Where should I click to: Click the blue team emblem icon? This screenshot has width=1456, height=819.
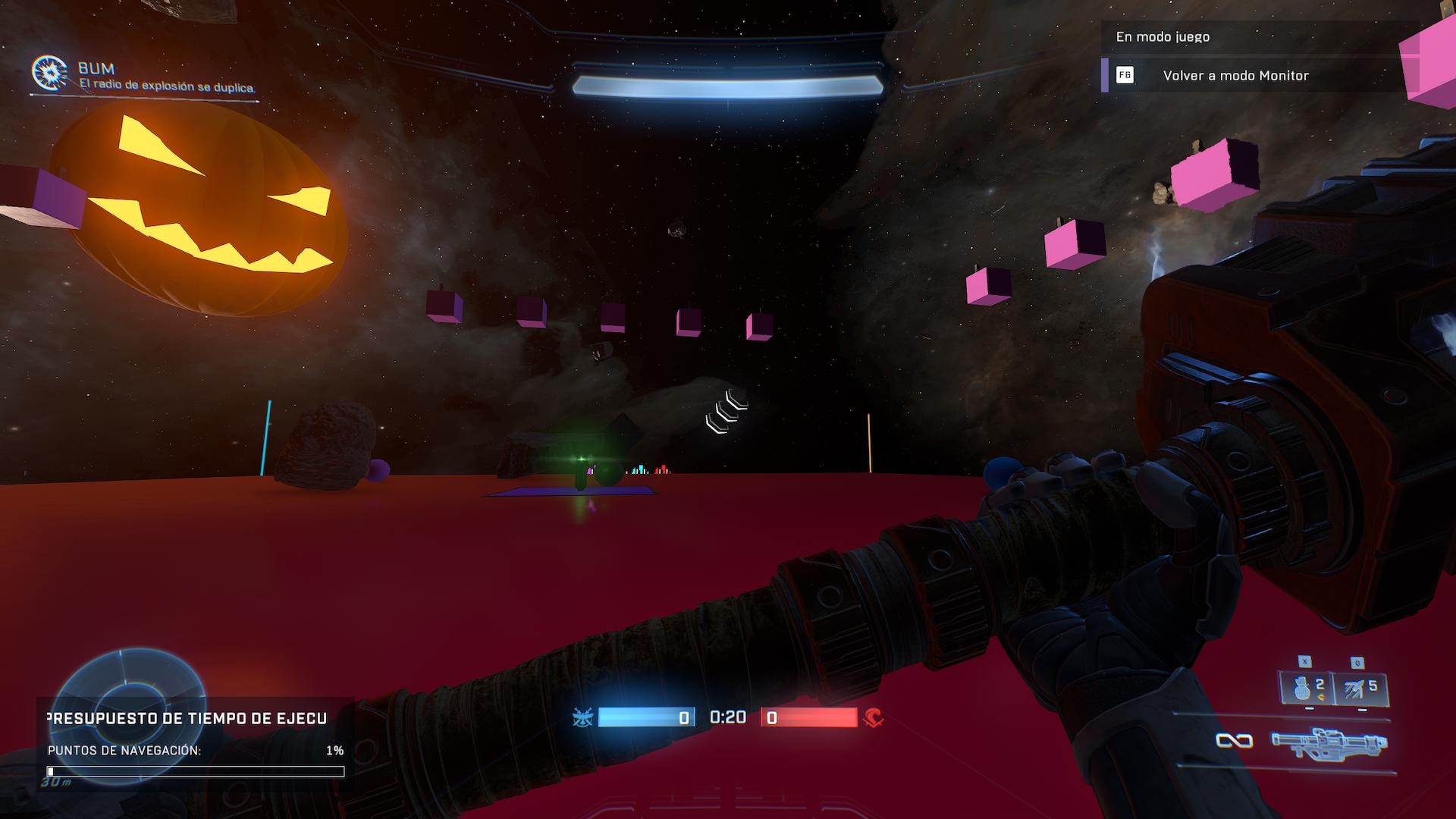(583, 717)
